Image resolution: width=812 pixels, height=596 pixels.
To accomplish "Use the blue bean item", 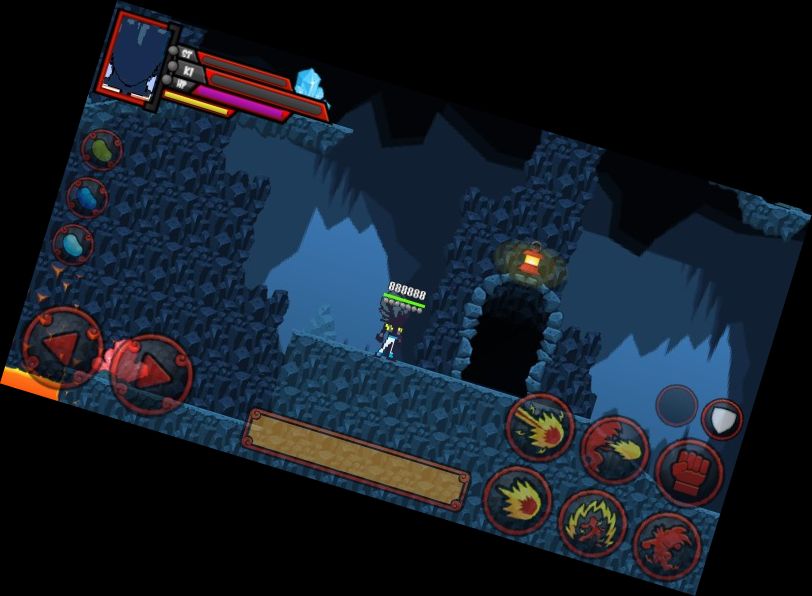I will tap(87, 197).
